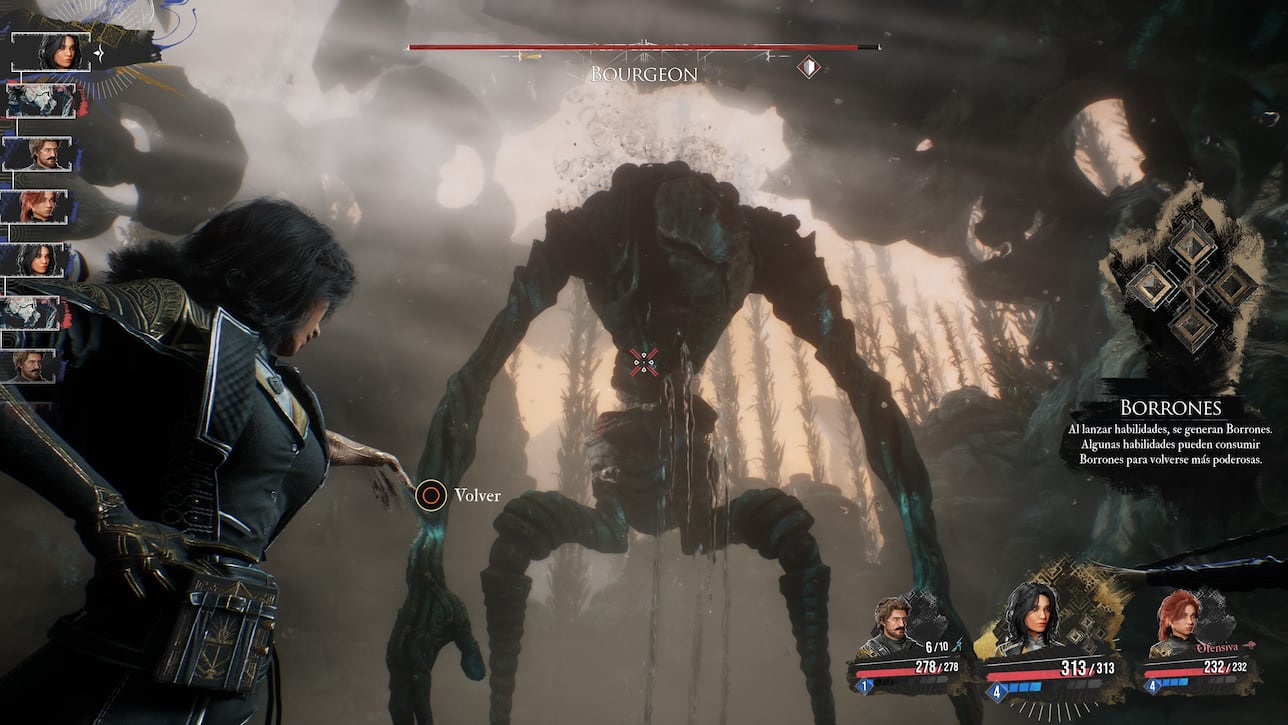Click the Ofensiva stance label
Screen dimensions: 1288x725
click(1217, 649)
